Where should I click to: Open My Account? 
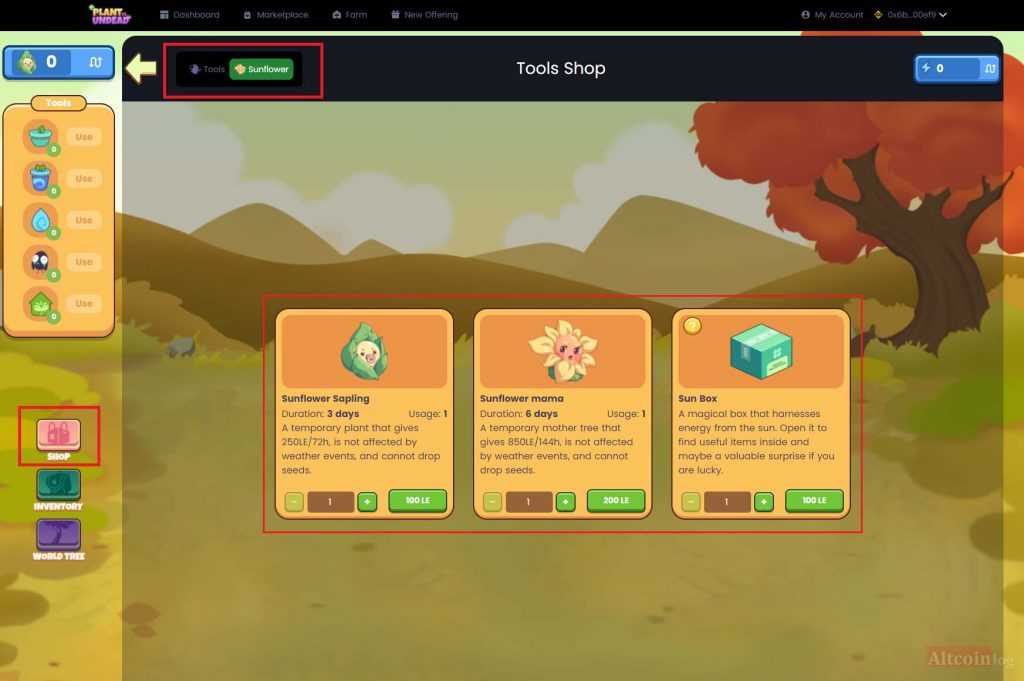pyautogui.click(x=832, y=15)
